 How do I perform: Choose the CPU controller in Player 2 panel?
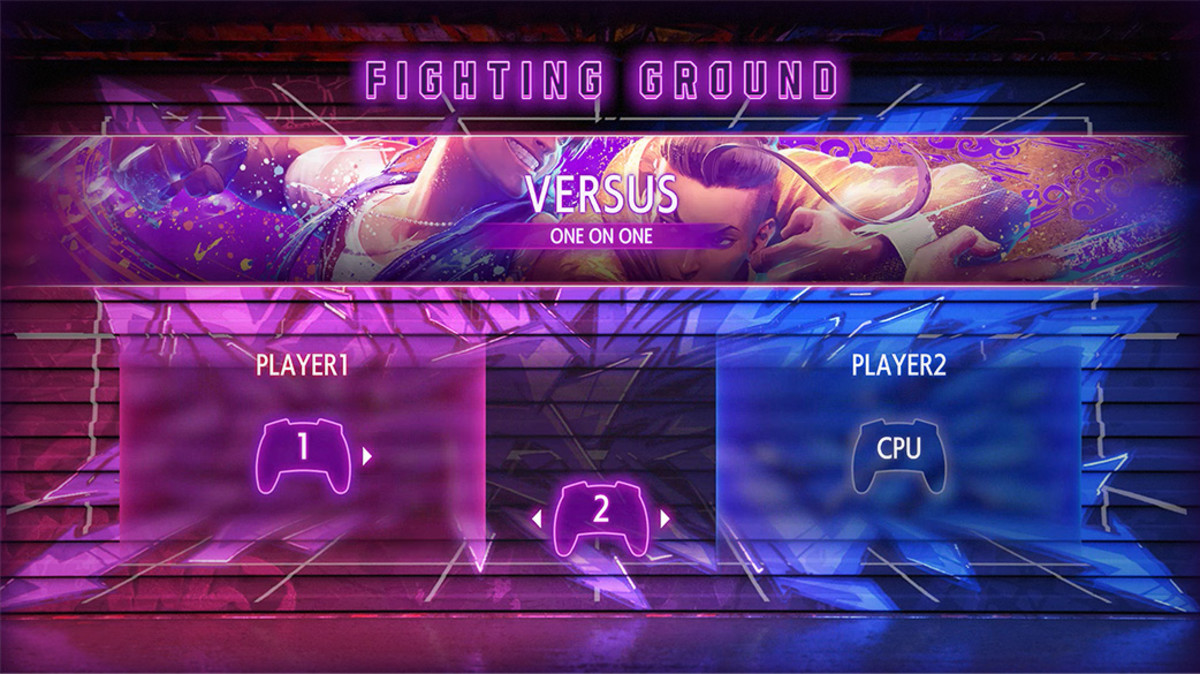[x=898, y=455]
